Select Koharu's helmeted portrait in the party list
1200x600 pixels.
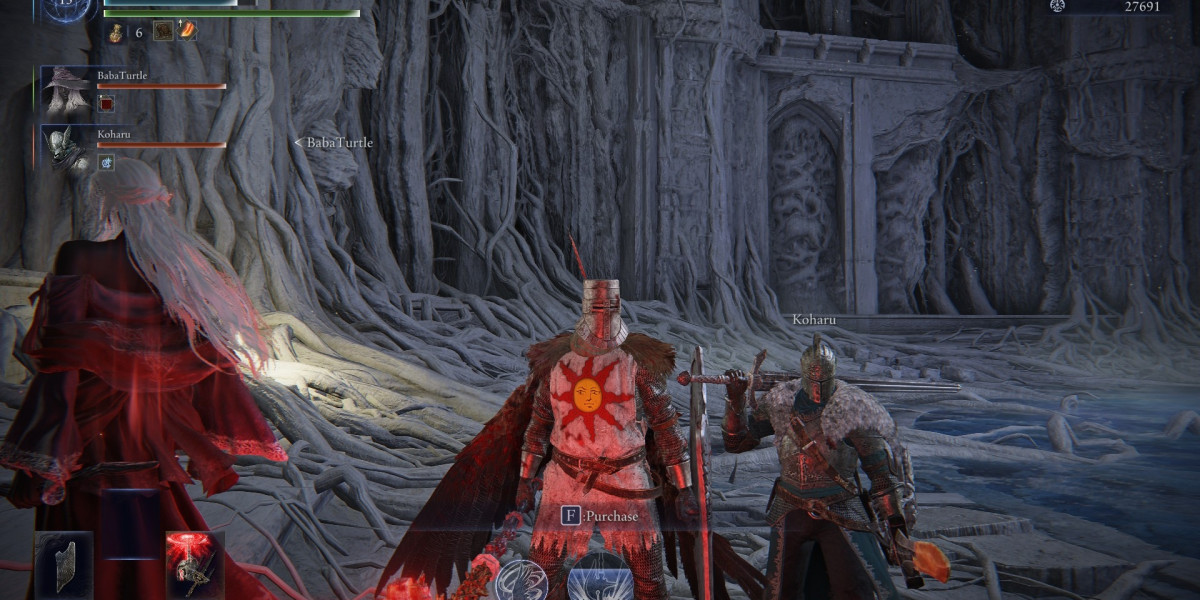pyautogui.click(x=67, y=149)
